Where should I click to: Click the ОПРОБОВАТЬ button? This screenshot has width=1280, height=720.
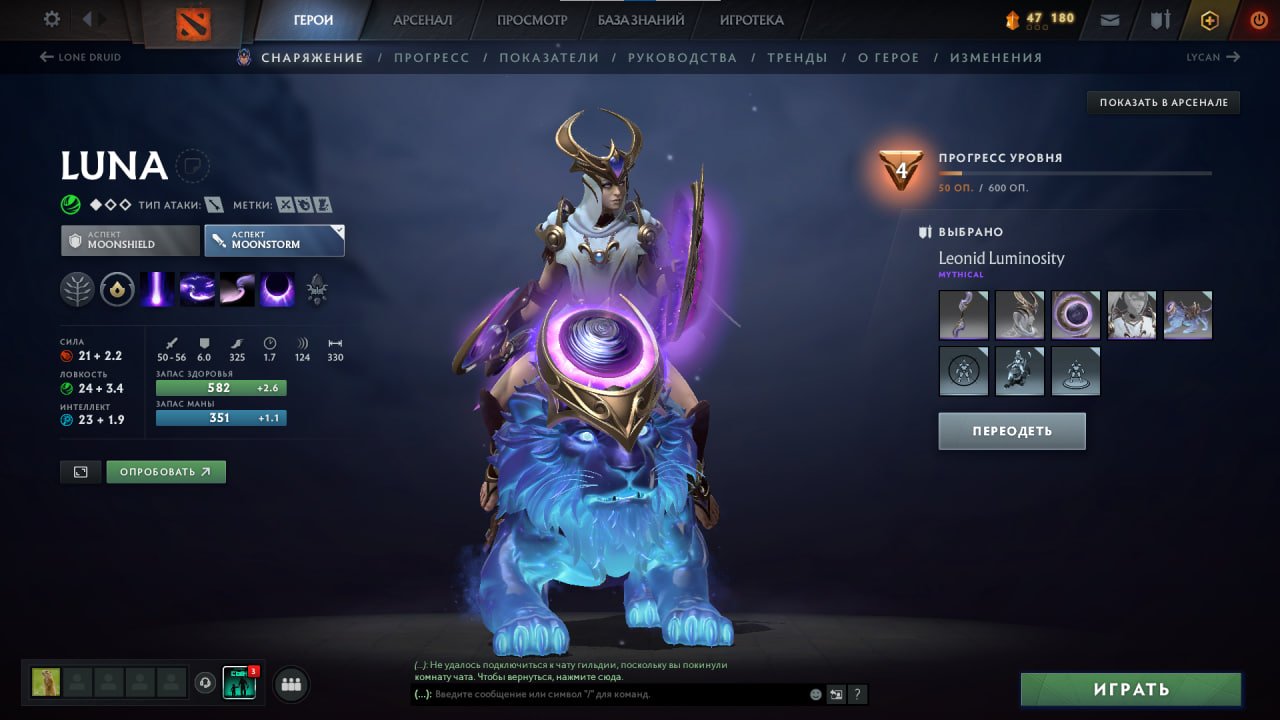tap(166, 471)
